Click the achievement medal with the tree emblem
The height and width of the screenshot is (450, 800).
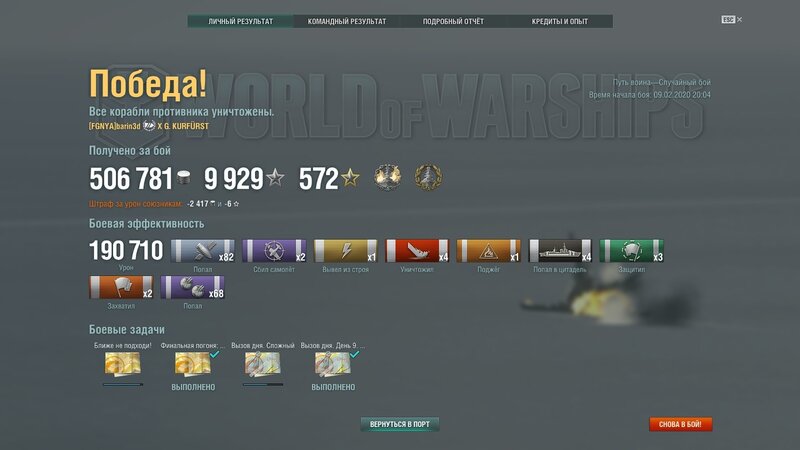pyautogui.click(x=429, y=178)
